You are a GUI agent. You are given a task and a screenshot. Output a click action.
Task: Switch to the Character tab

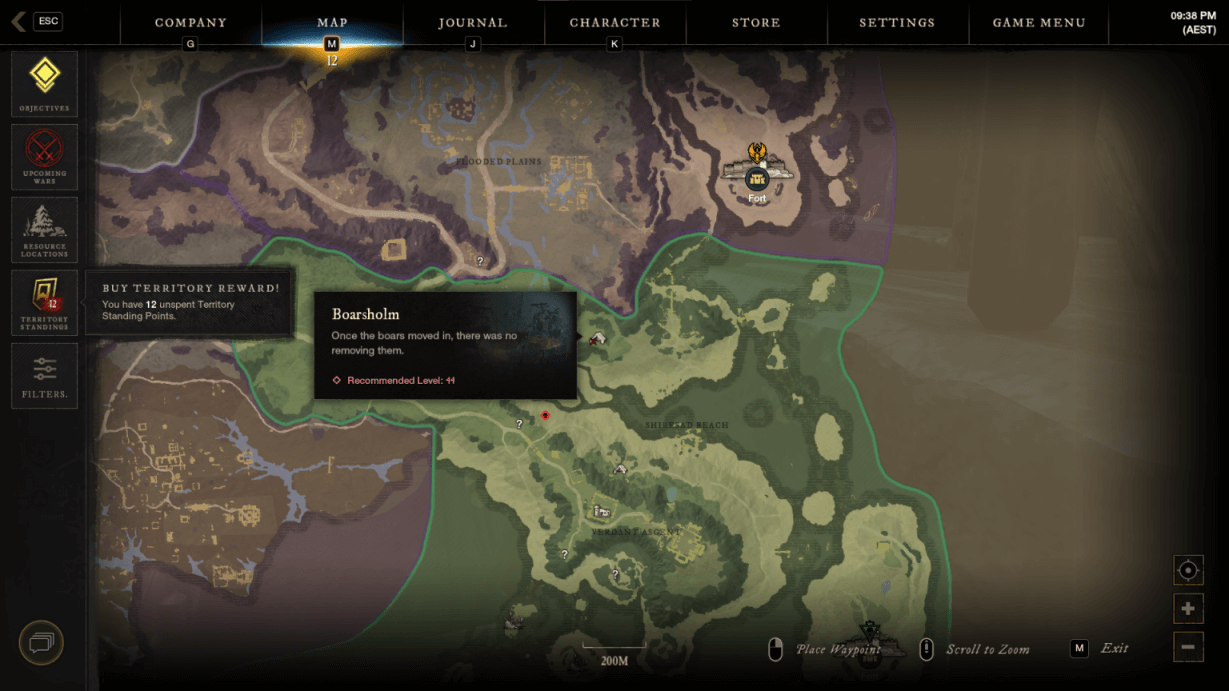615,22
